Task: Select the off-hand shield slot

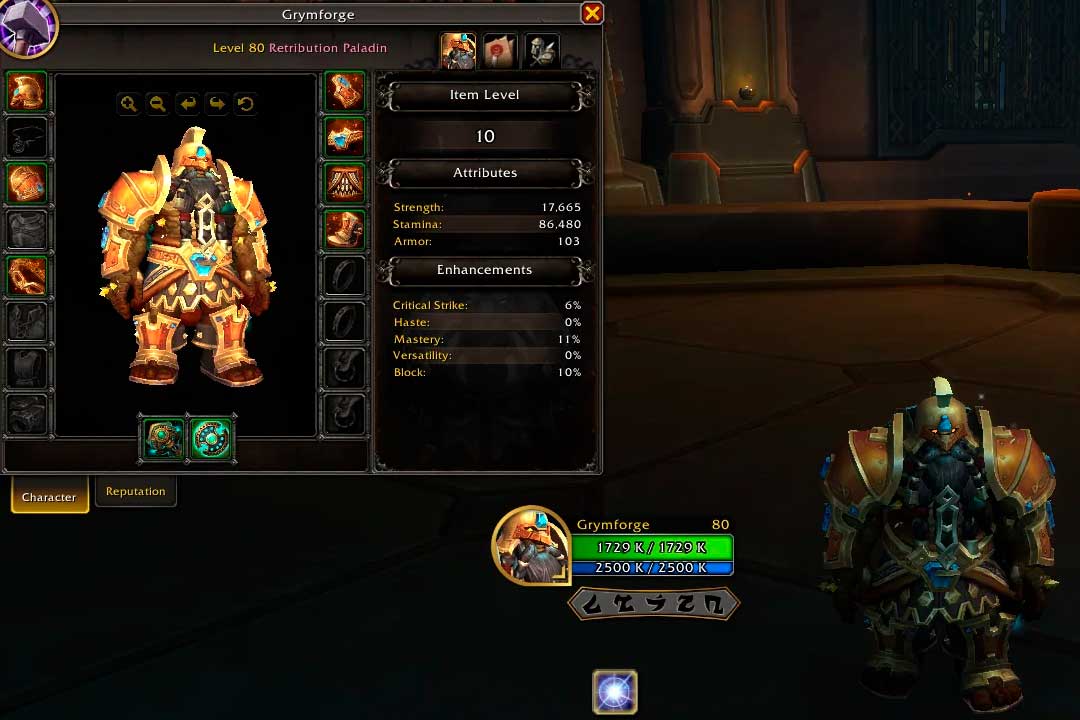Action: (x=211, y=439)
